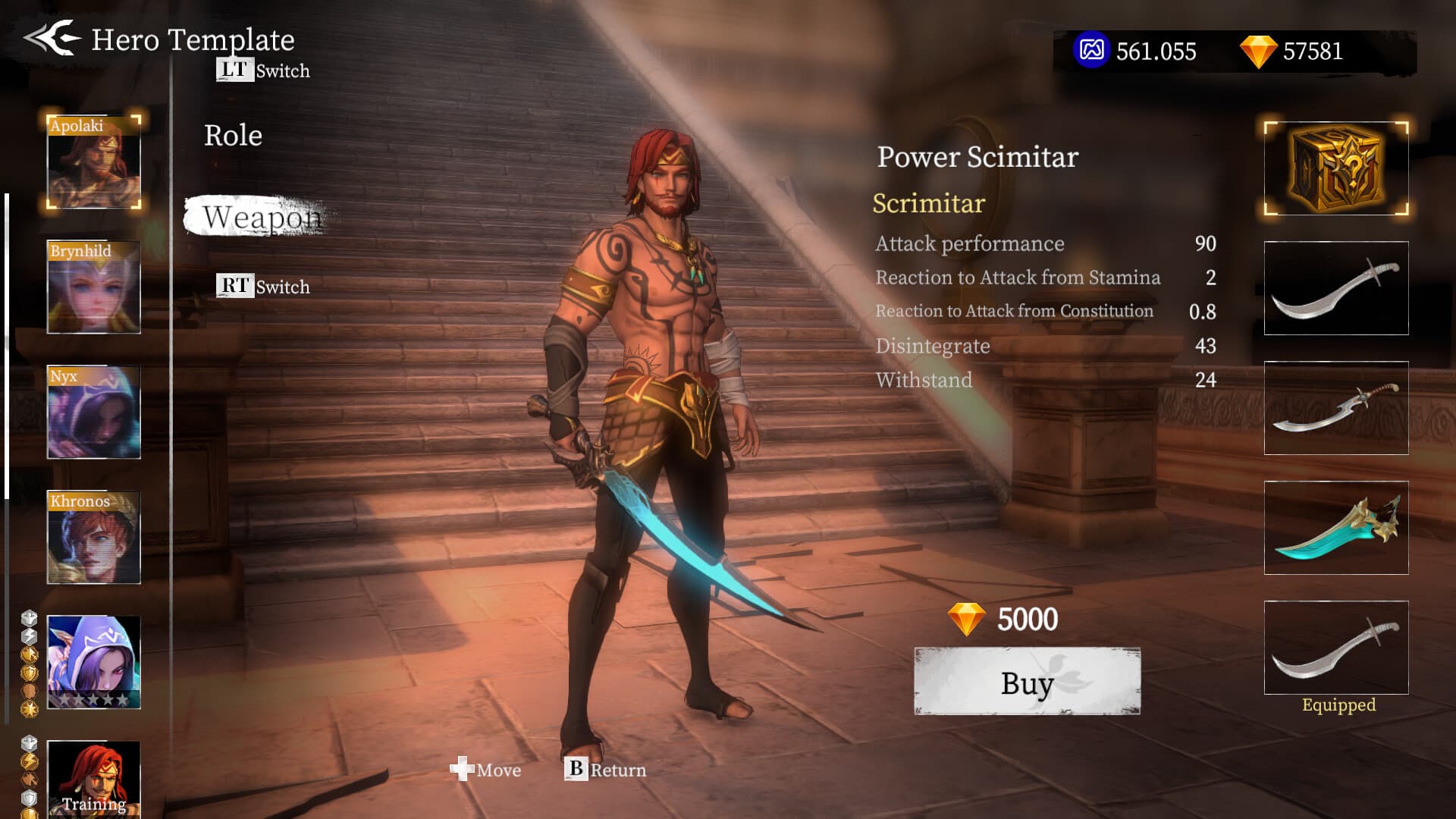The height and width of the screenshot is (819, 1456).
Task: Click the gold lightning attribute badge
Action: click(29, 761)
